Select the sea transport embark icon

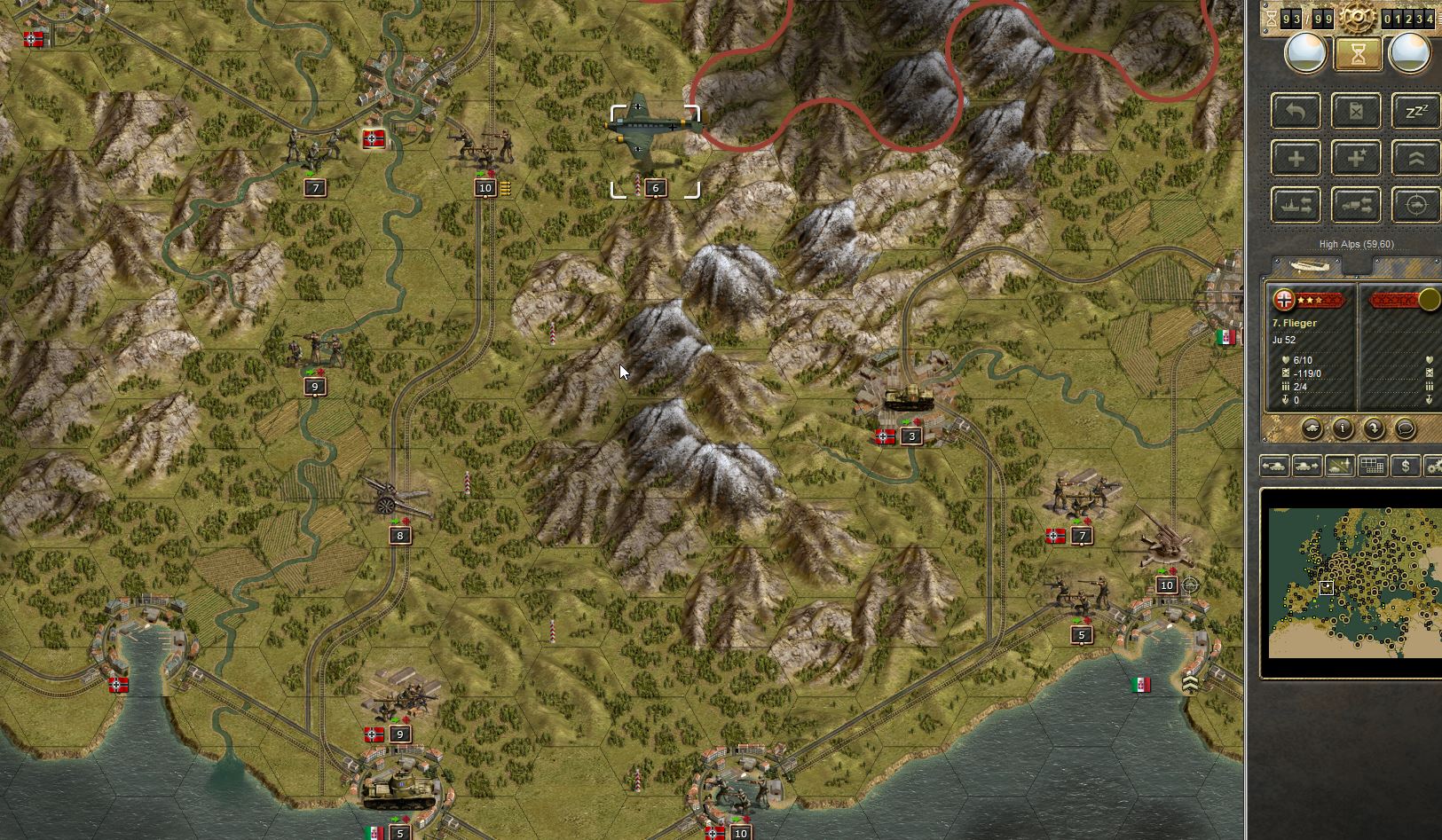[x=1295, y=204]
